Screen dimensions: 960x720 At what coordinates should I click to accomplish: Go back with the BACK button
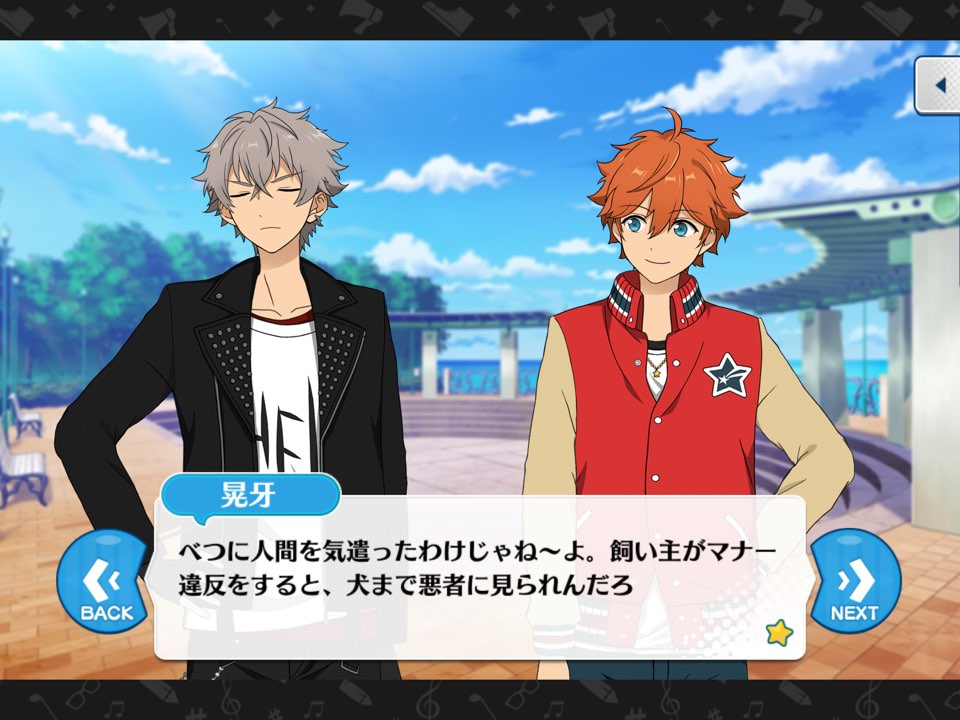tap(102, 581)
